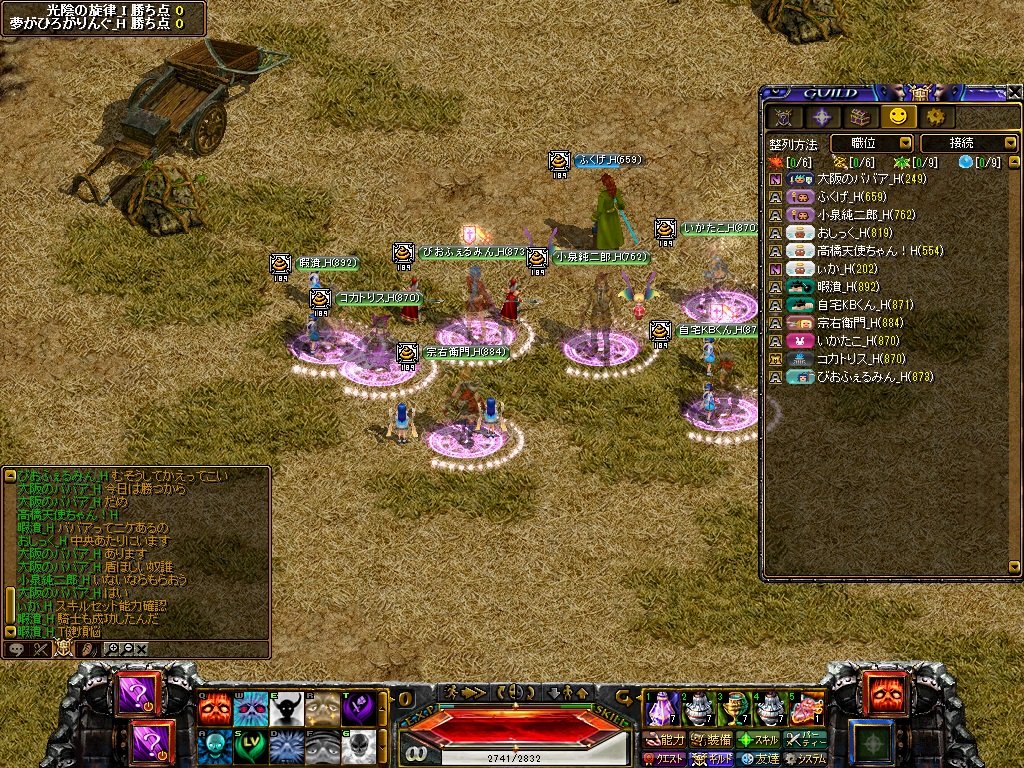Select the golden trophy belt item

[735, 707]
